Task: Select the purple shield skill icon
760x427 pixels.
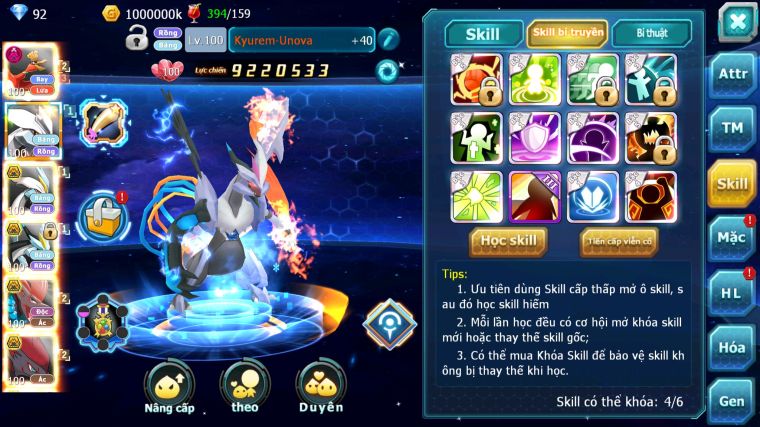Action: (534, 138)
